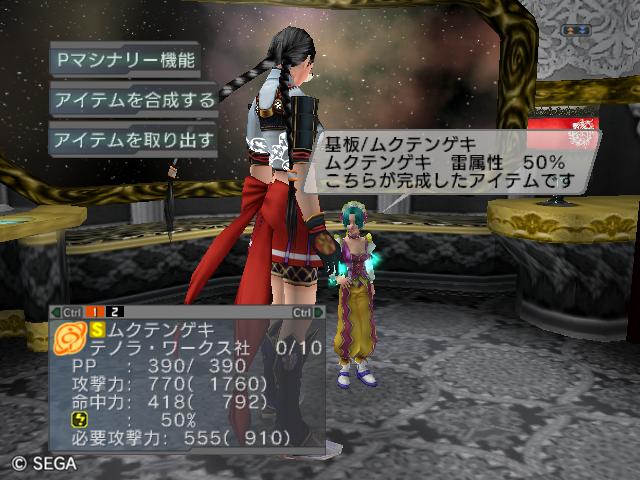
Task: Choose the アイテムを取り出す menu option
Action: pyautogui.click(x=133, y=140)
